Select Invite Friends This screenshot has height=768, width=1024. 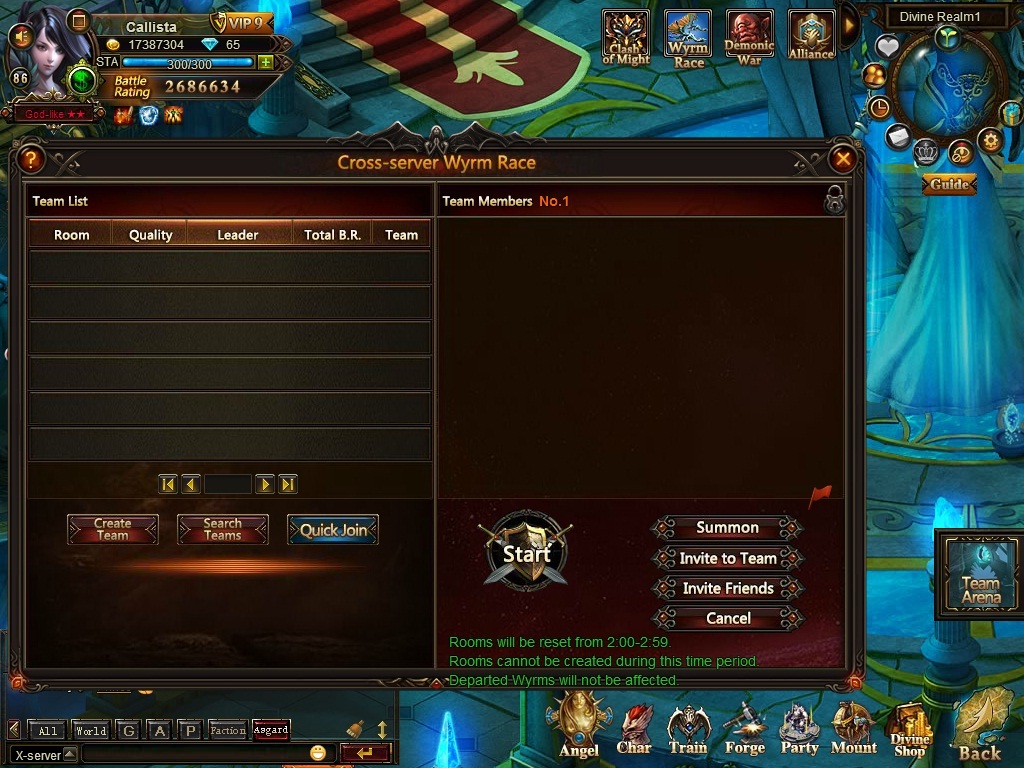tap(727, 588)
